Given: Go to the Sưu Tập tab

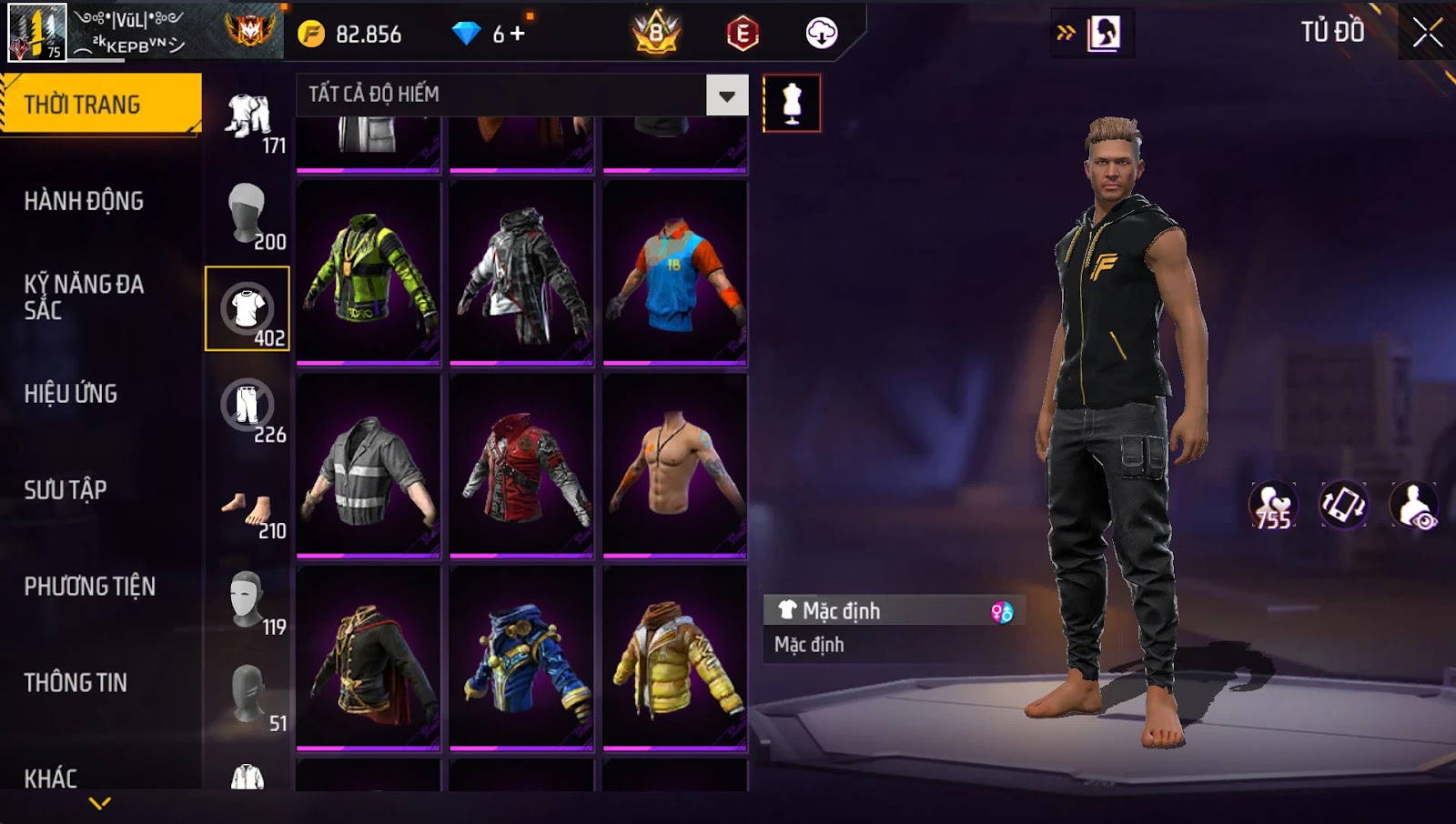Looking at the screenshot, I should click(66, 490).
